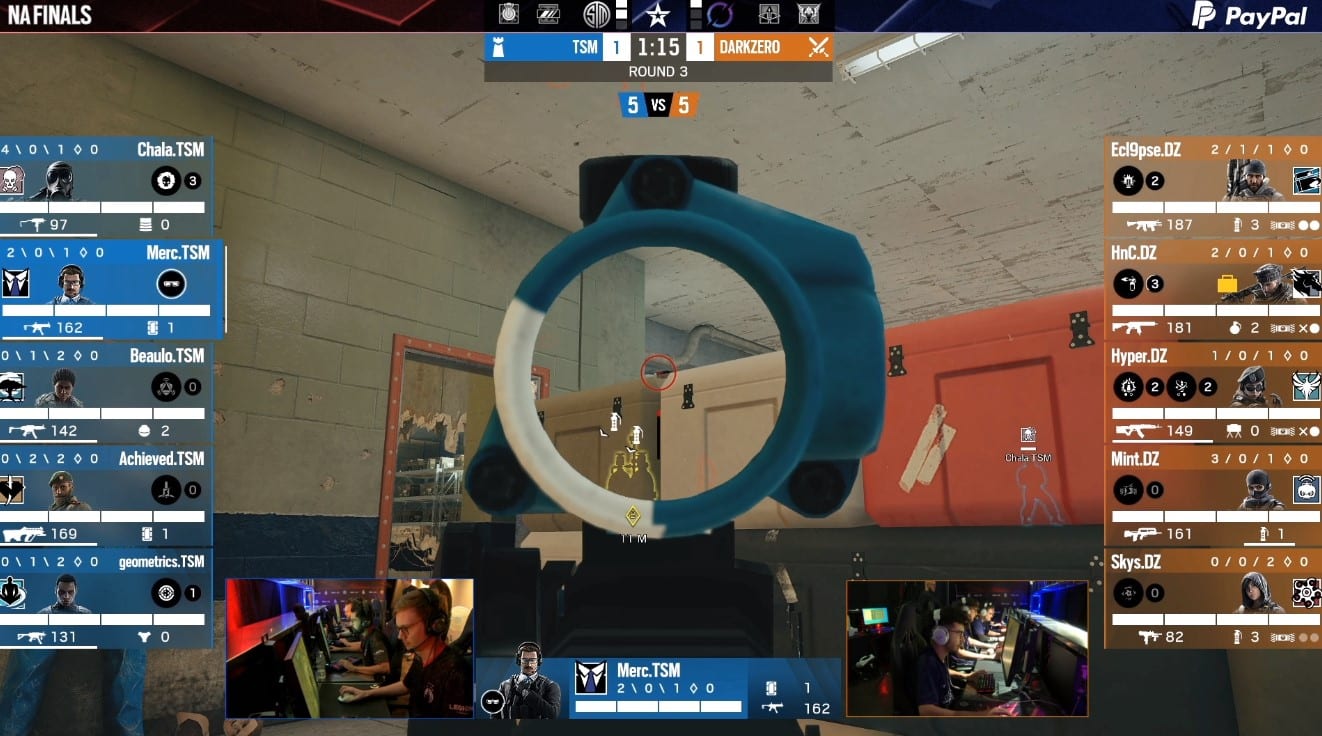Image resolution: width=1322 pixels, height=736 pixels.
Task: Select Chala.TSM player card
Action: [x=105, y=186]
